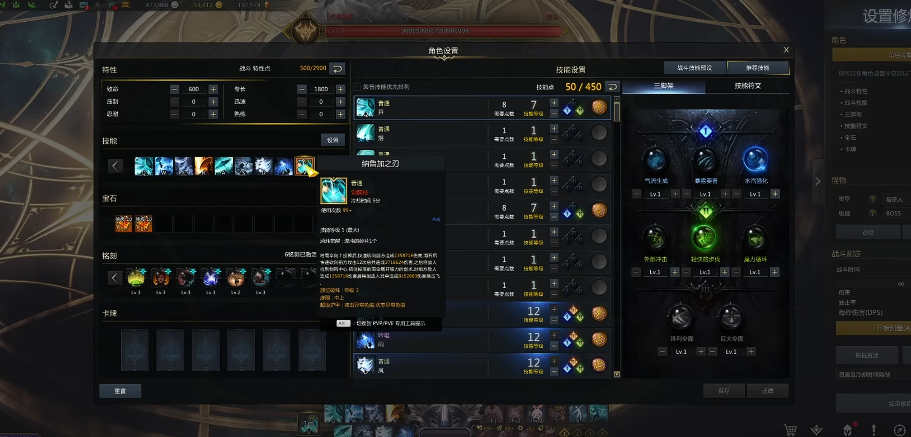This screenshot has height=437, width=911.
Task: Close the 角色设置 window
Action: coord(786,49)
